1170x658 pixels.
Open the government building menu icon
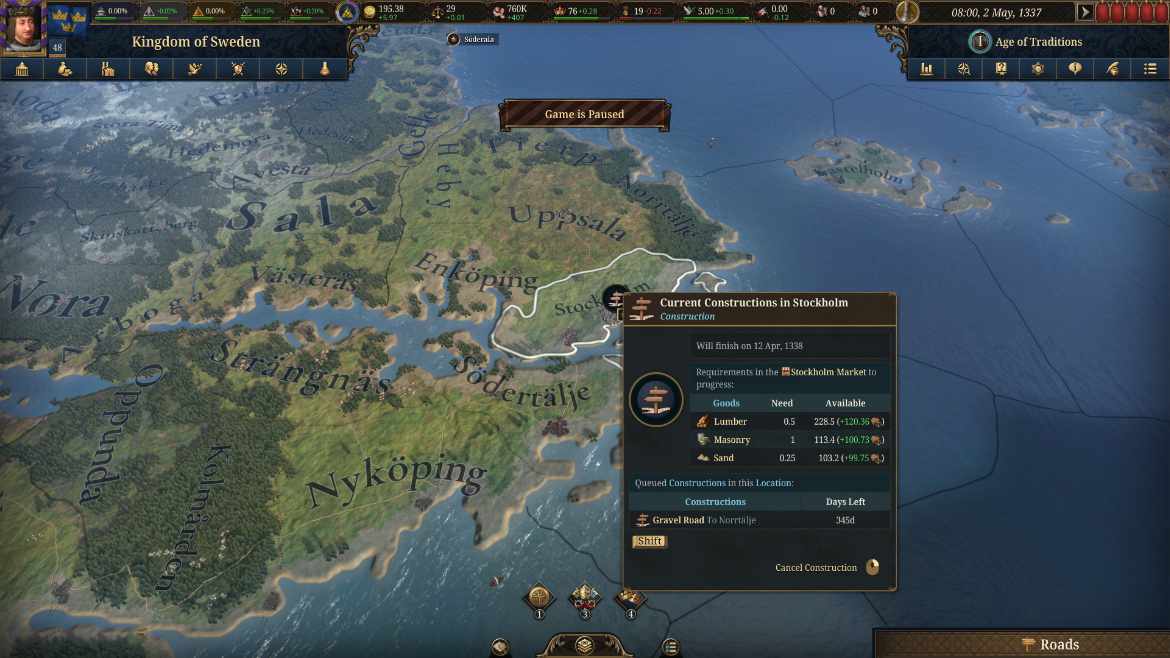22,69
